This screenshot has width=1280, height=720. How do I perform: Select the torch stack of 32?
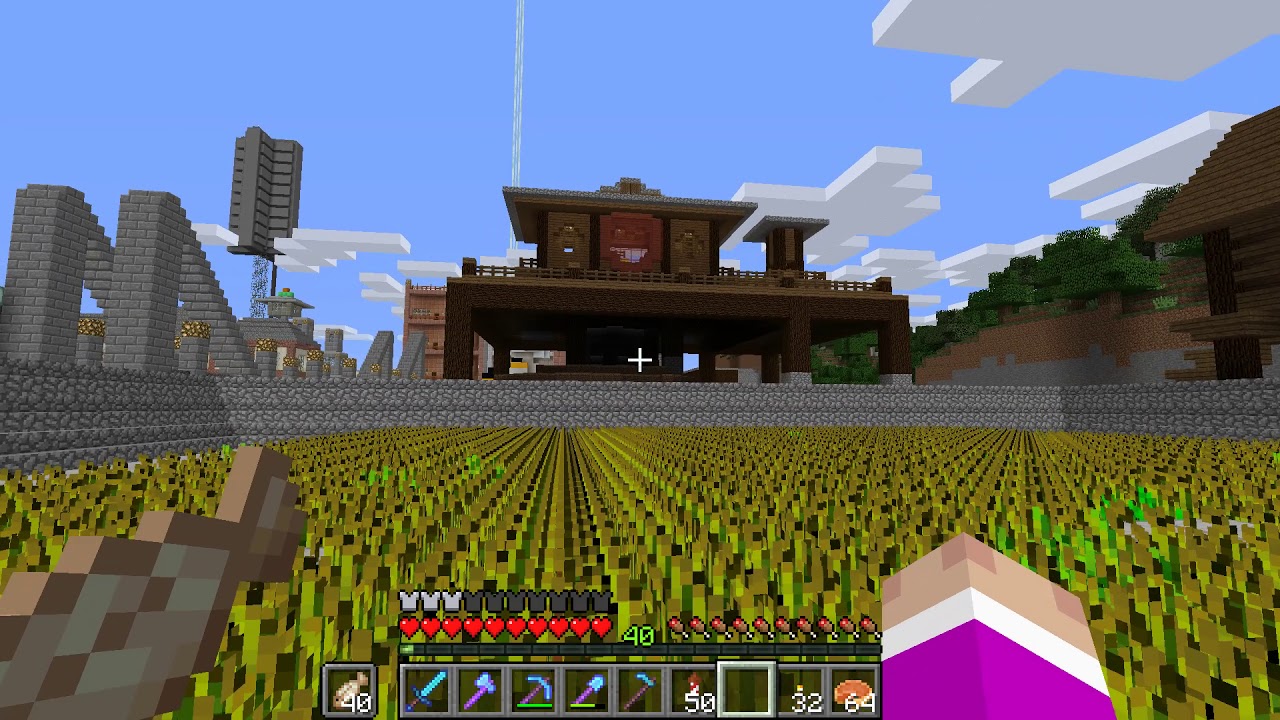800,690
